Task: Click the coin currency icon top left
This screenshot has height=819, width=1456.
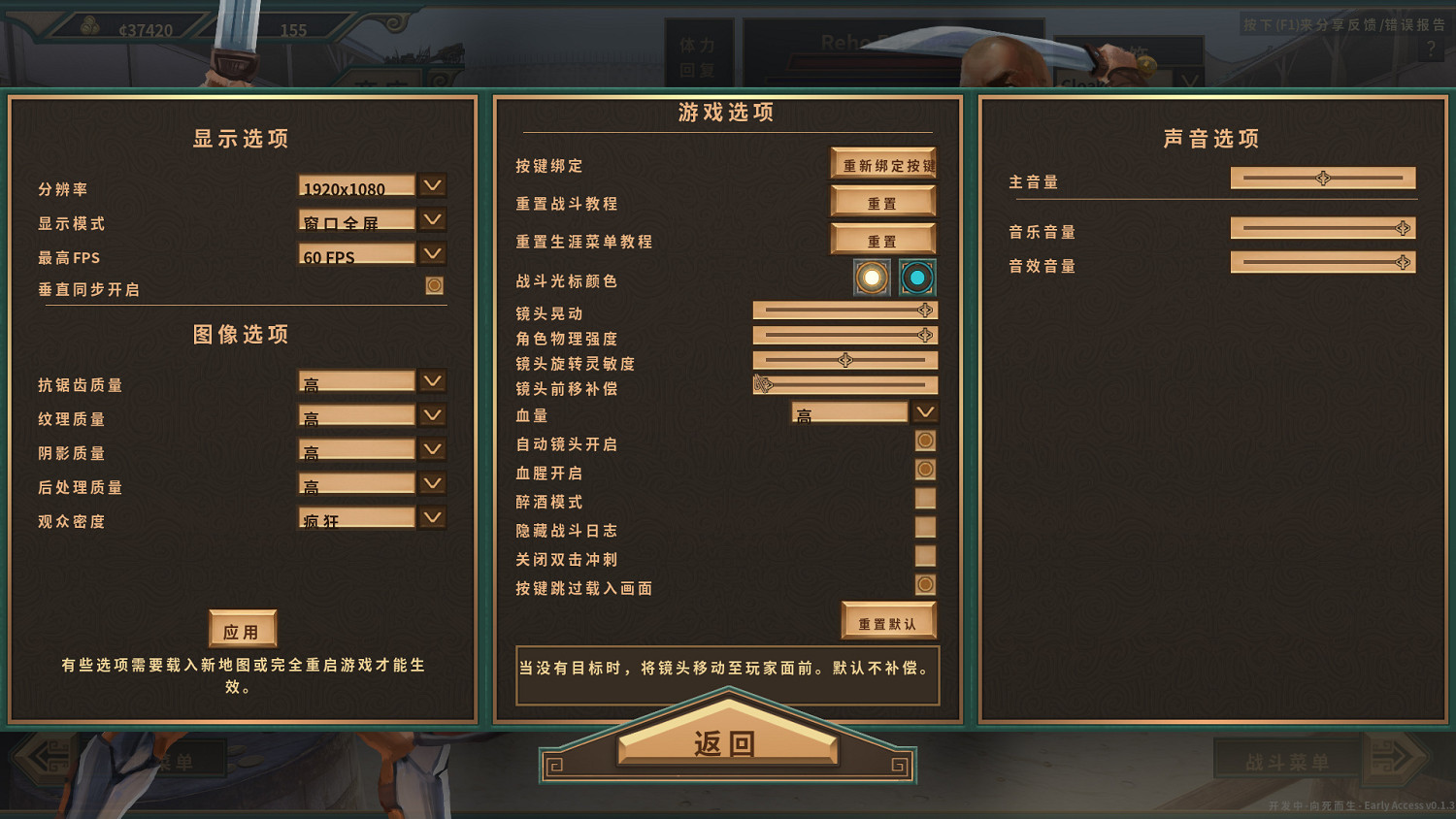Action: pos(88,26)
